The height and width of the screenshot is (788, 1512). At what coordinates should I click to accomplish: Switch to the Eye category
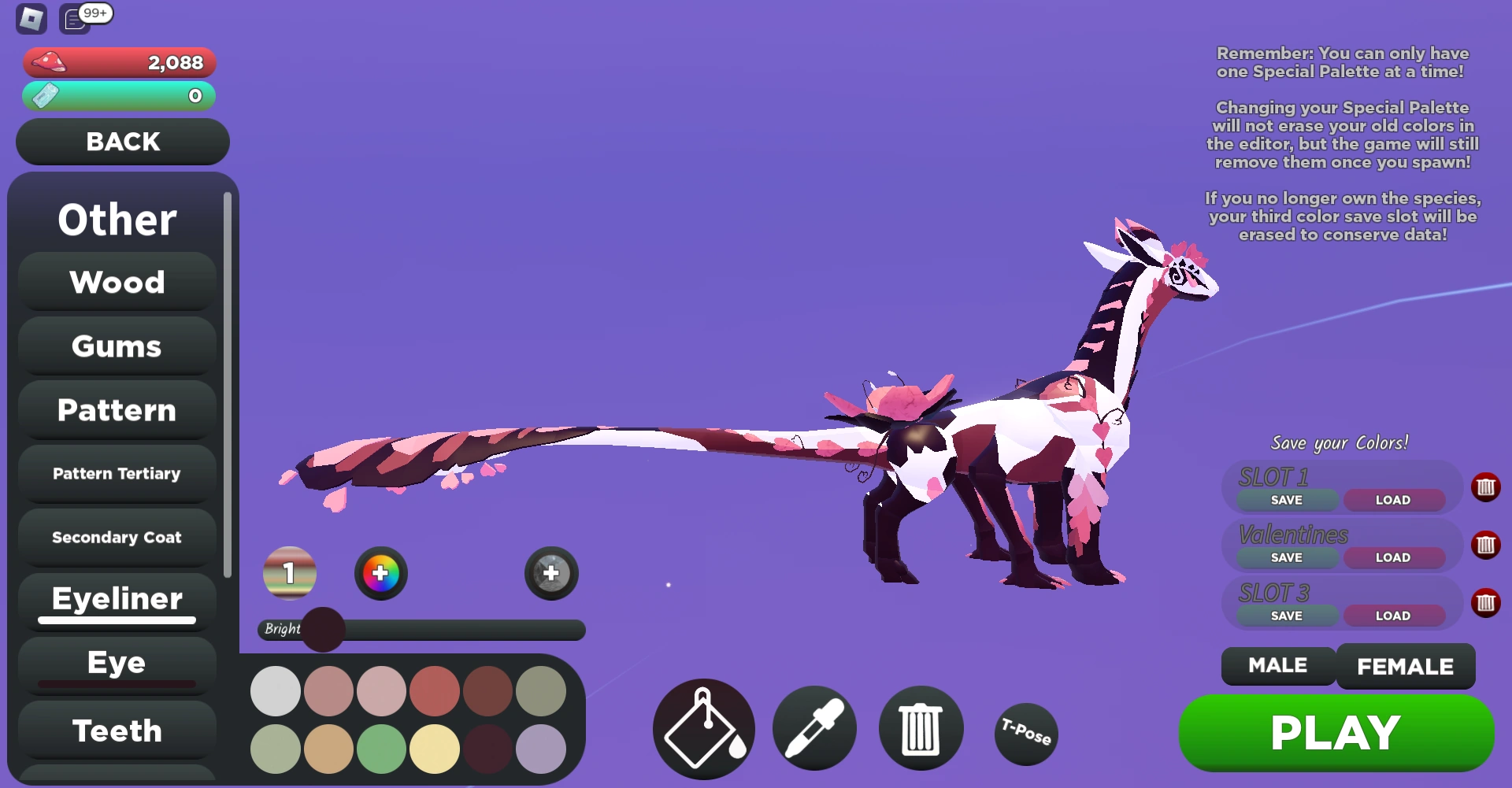[x=116, y=662]
